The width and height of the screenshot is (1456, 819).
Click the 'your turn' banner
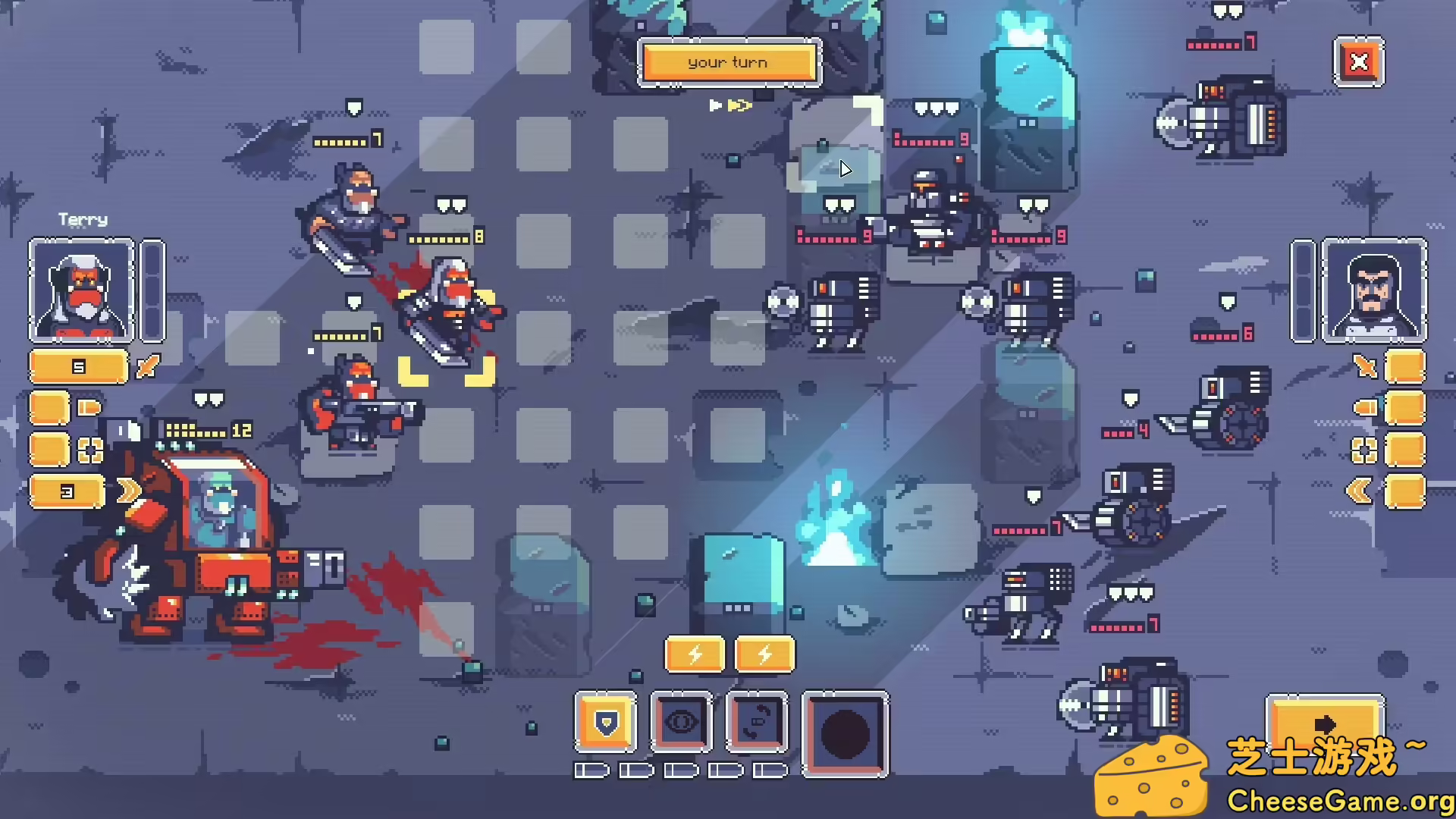point(728,62)
